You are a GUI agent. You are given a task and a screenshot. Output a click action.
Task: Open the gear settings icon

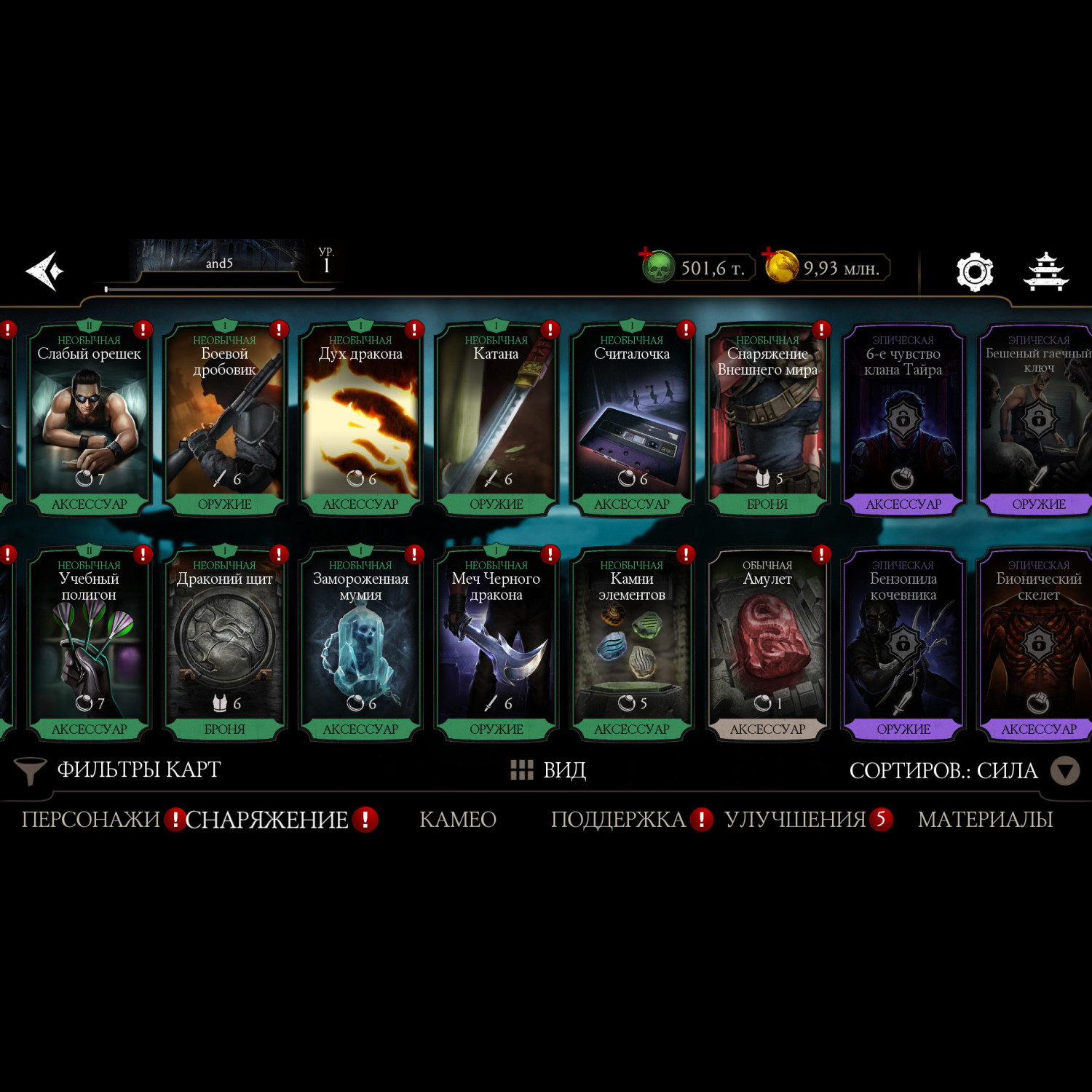click(974, 272)
